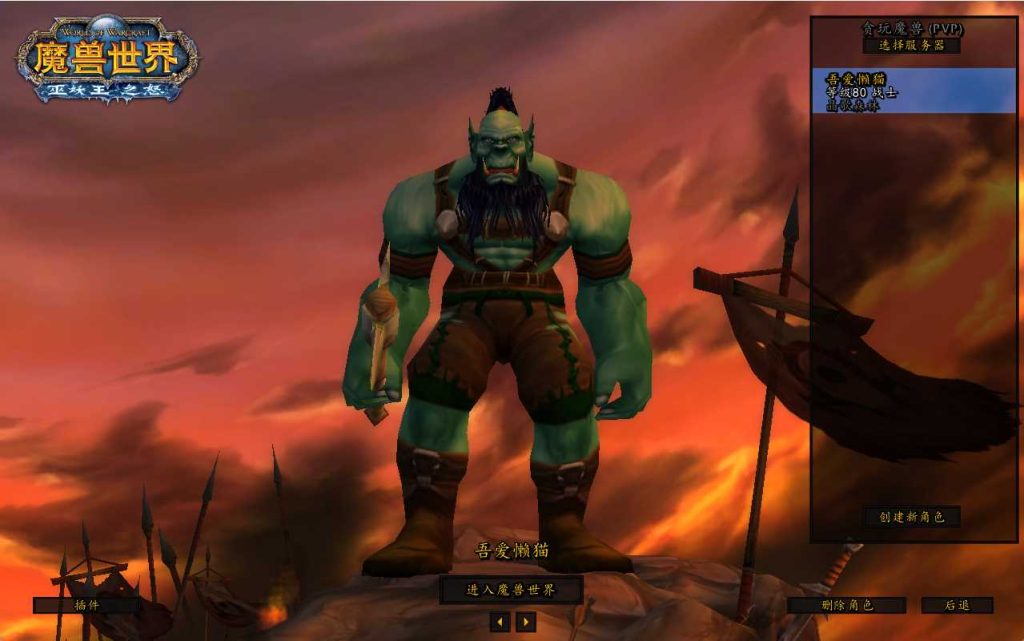Click the 删除角色 delete character button
This screenshot has width=1024, height=641.
coord(846,605)
